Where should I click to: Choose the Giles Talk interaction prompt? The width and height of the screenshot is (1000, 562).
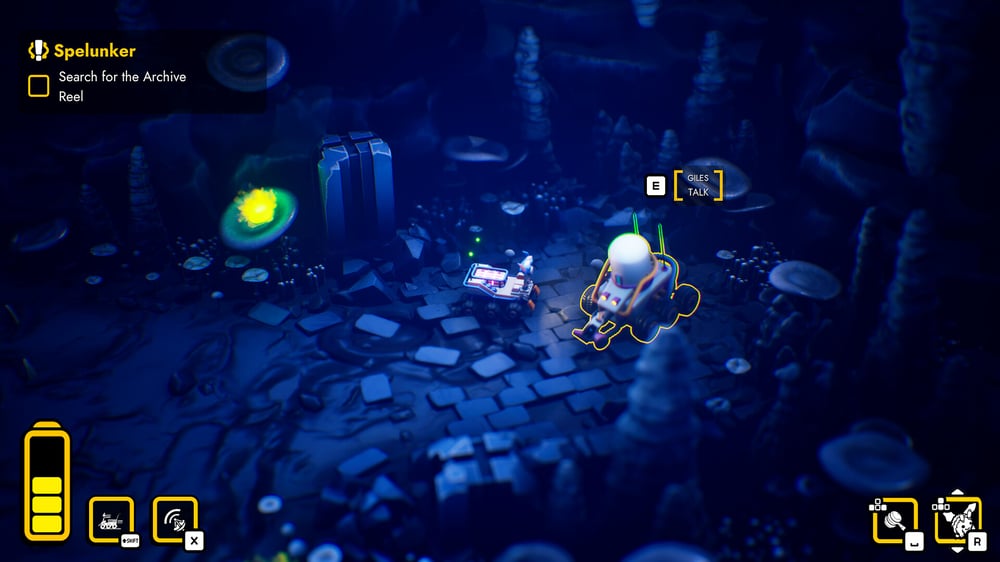698,185
